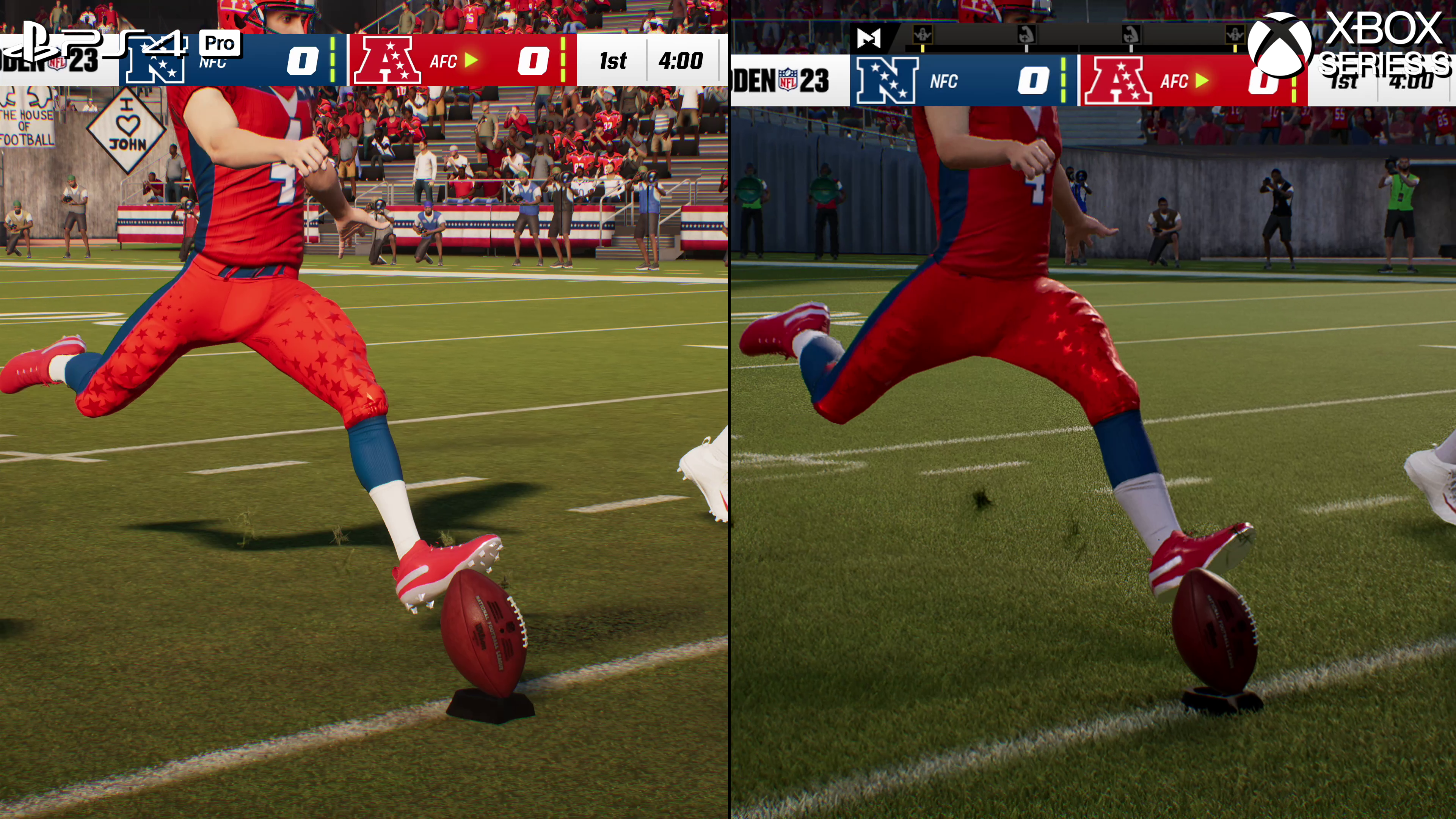Choose the NFC shrugging-player momentum factor icon

pyautogui.click(x=923, y=35)
